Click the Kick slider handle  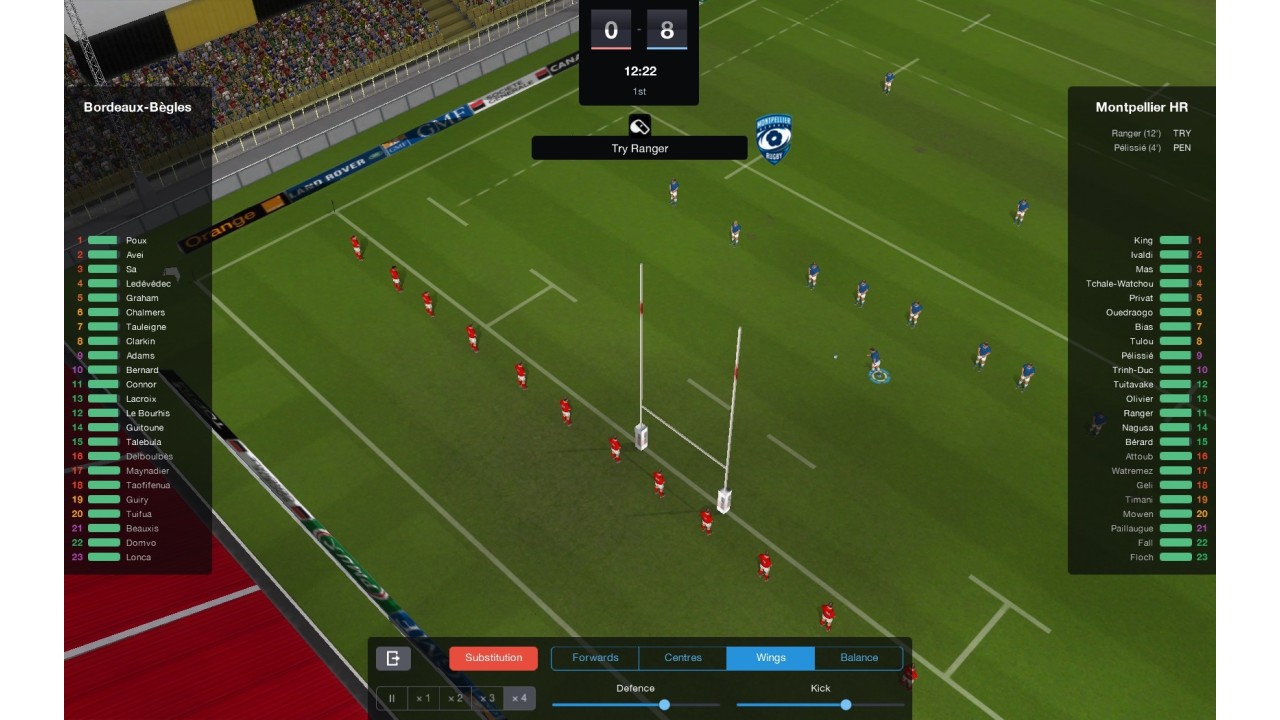click(846, 705)
